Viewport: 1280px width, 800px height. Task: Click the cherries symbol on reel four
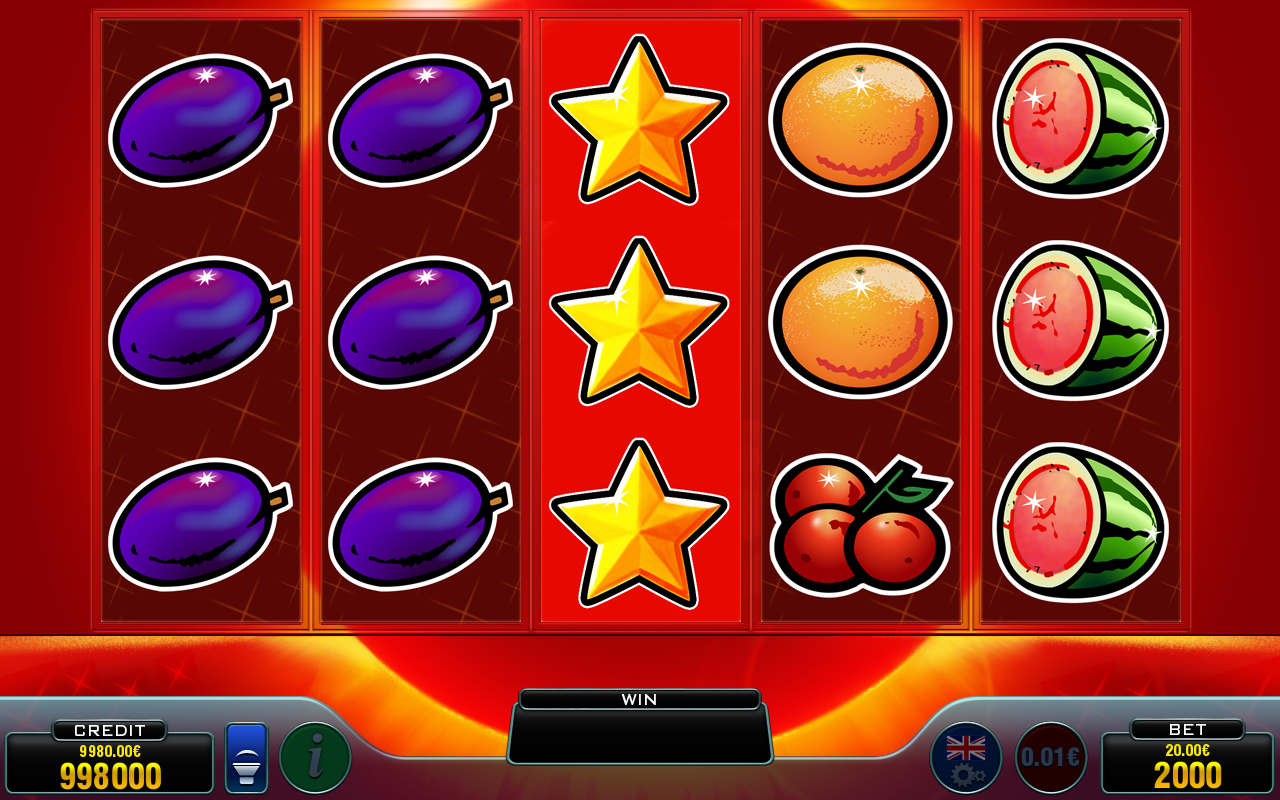pos(860,525)
